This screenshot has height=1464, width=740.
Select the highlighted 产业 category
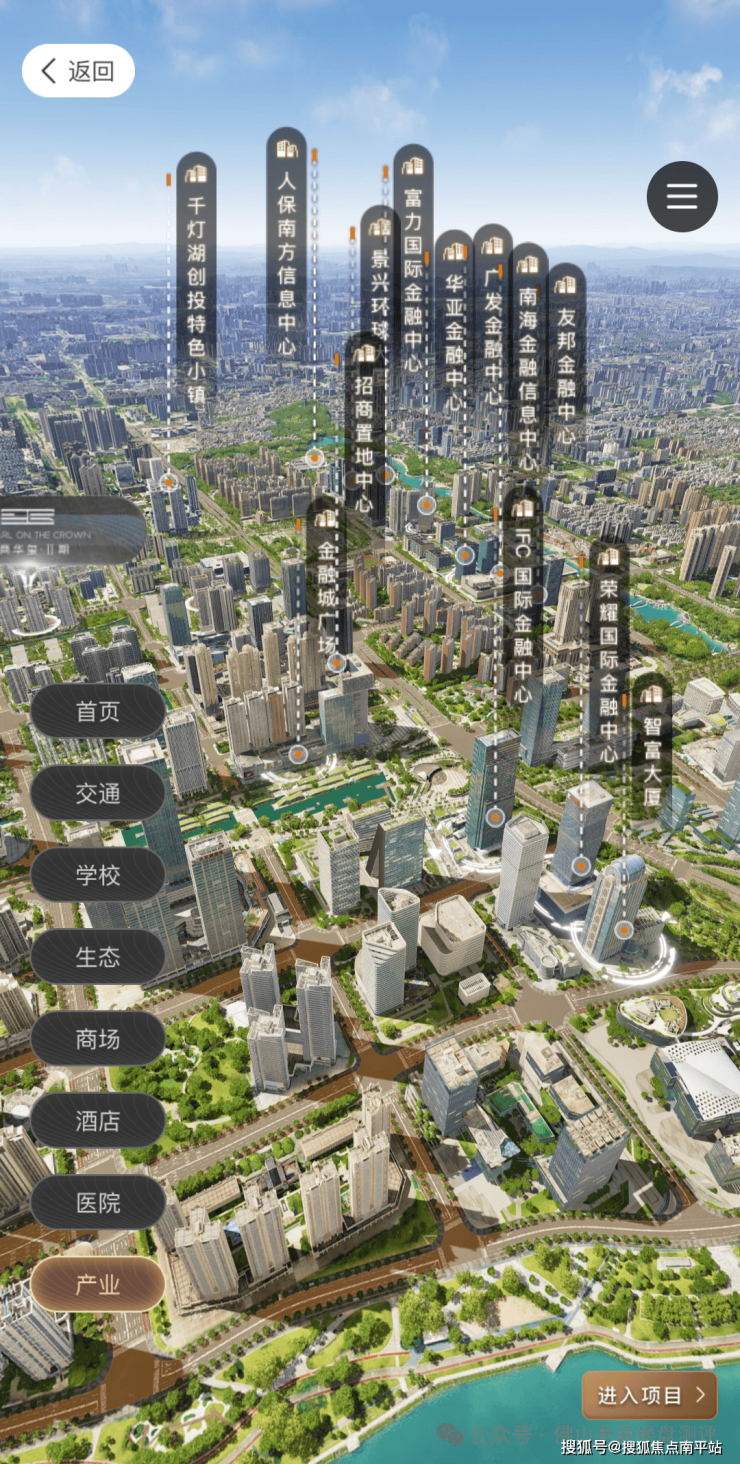point(98,1285)
